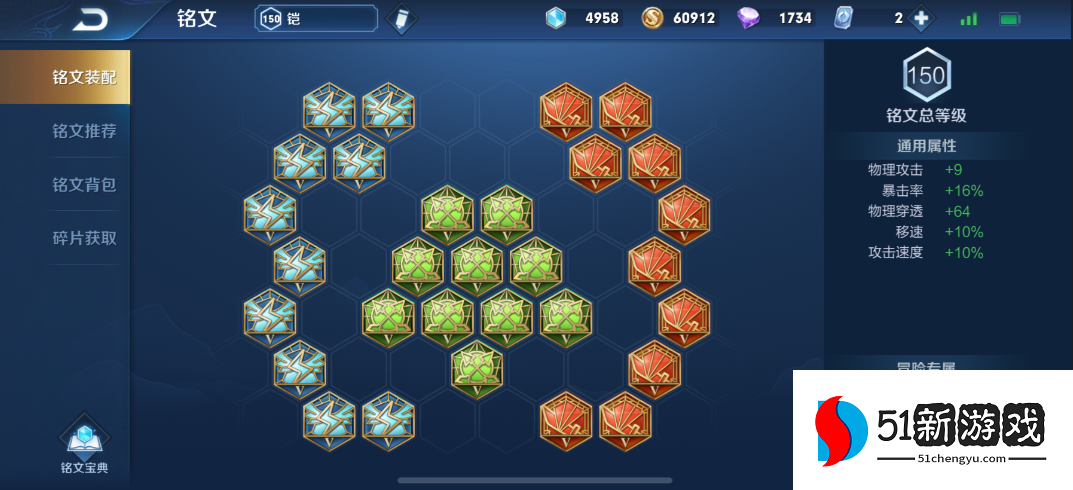Screen dimensions: 1073x490
Task: Go back using the top-left arrow
Action: tap(90, 18)
